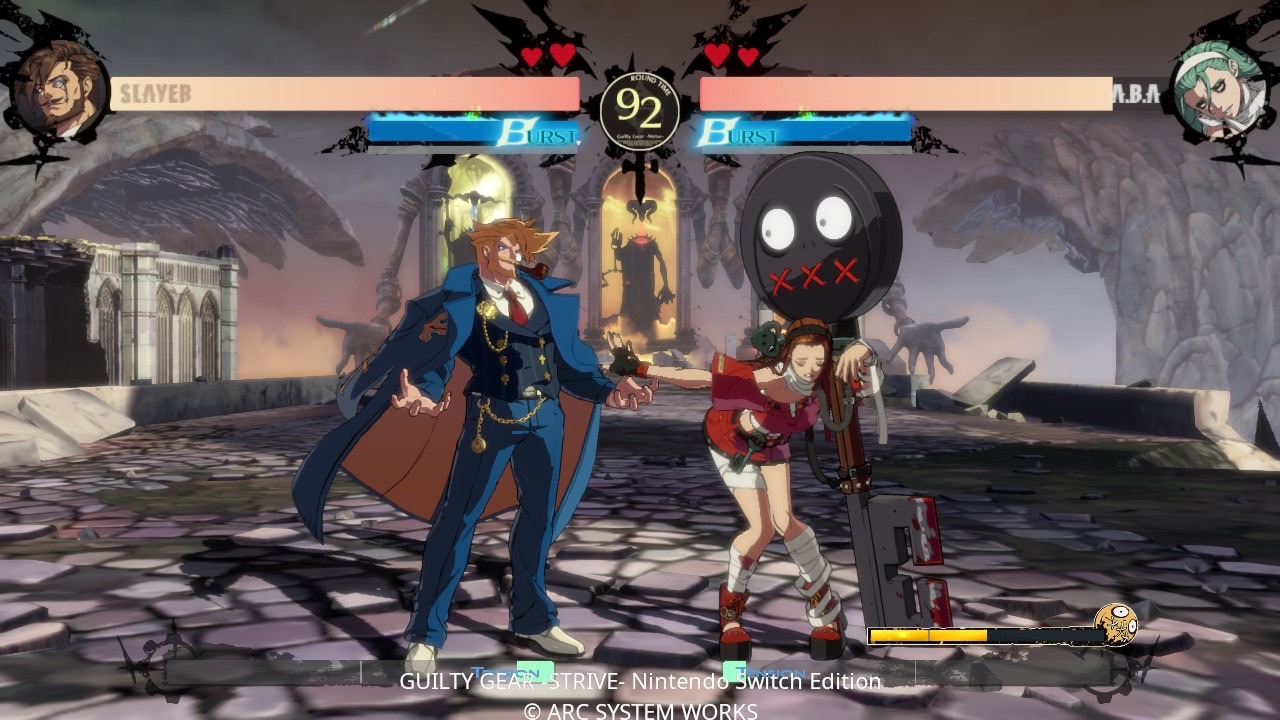
Task: Click the Paracelsus face icon on jealousy gauge
Action: [1114, 626]
